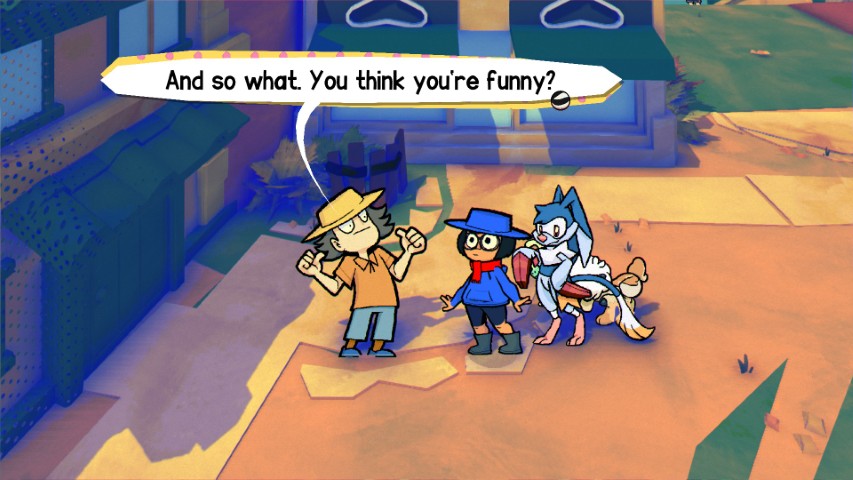Screen dimensions: 853x480
Task: Click the round dialogue advance indicator
Action: (561, 97)
